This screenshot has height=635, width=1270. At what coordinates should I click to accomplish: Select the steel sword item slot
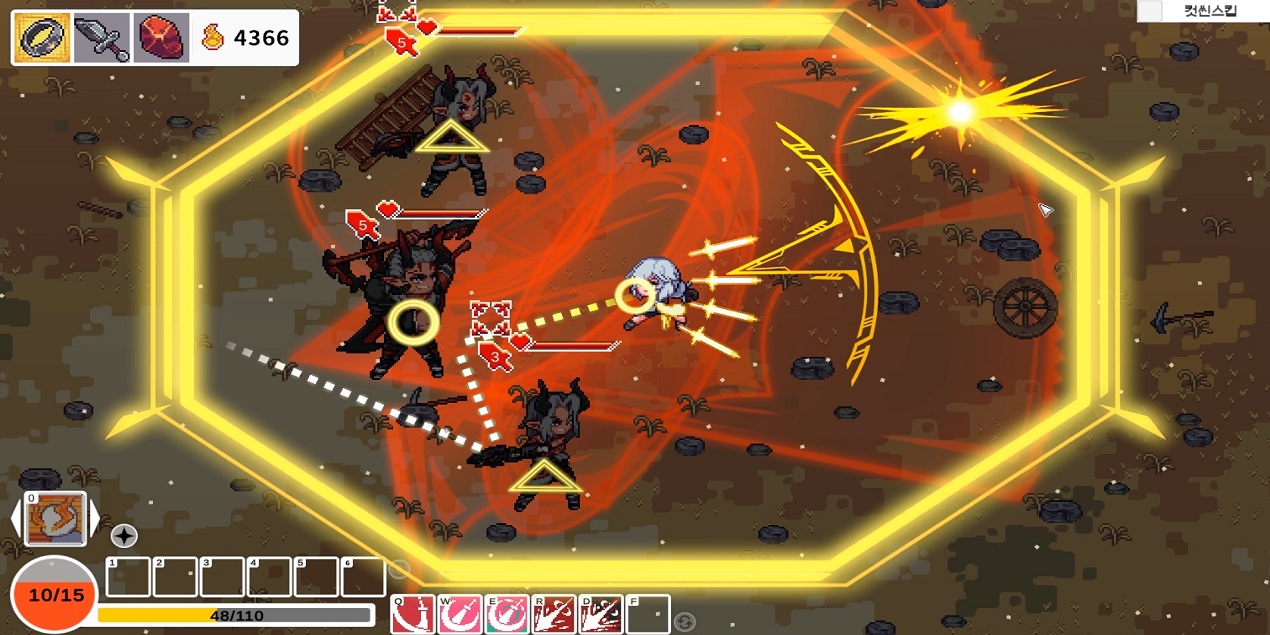pyautogui.click(x=101, y=38)
